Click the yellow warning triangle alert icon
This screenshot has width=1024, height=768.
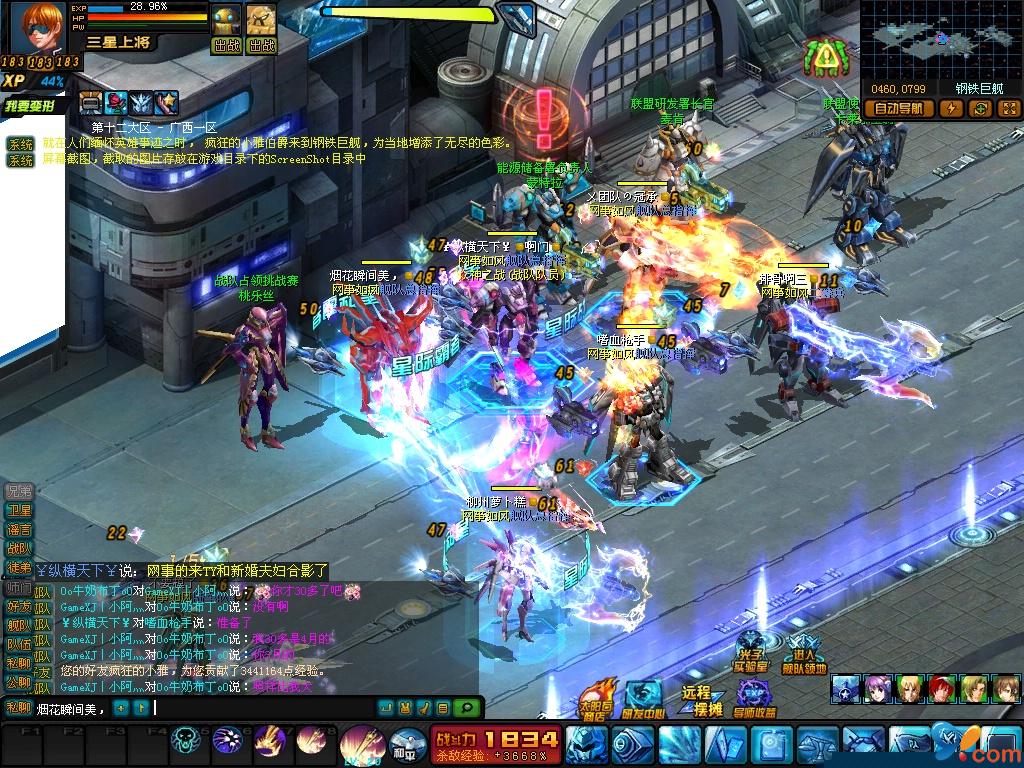click(824, 58)
